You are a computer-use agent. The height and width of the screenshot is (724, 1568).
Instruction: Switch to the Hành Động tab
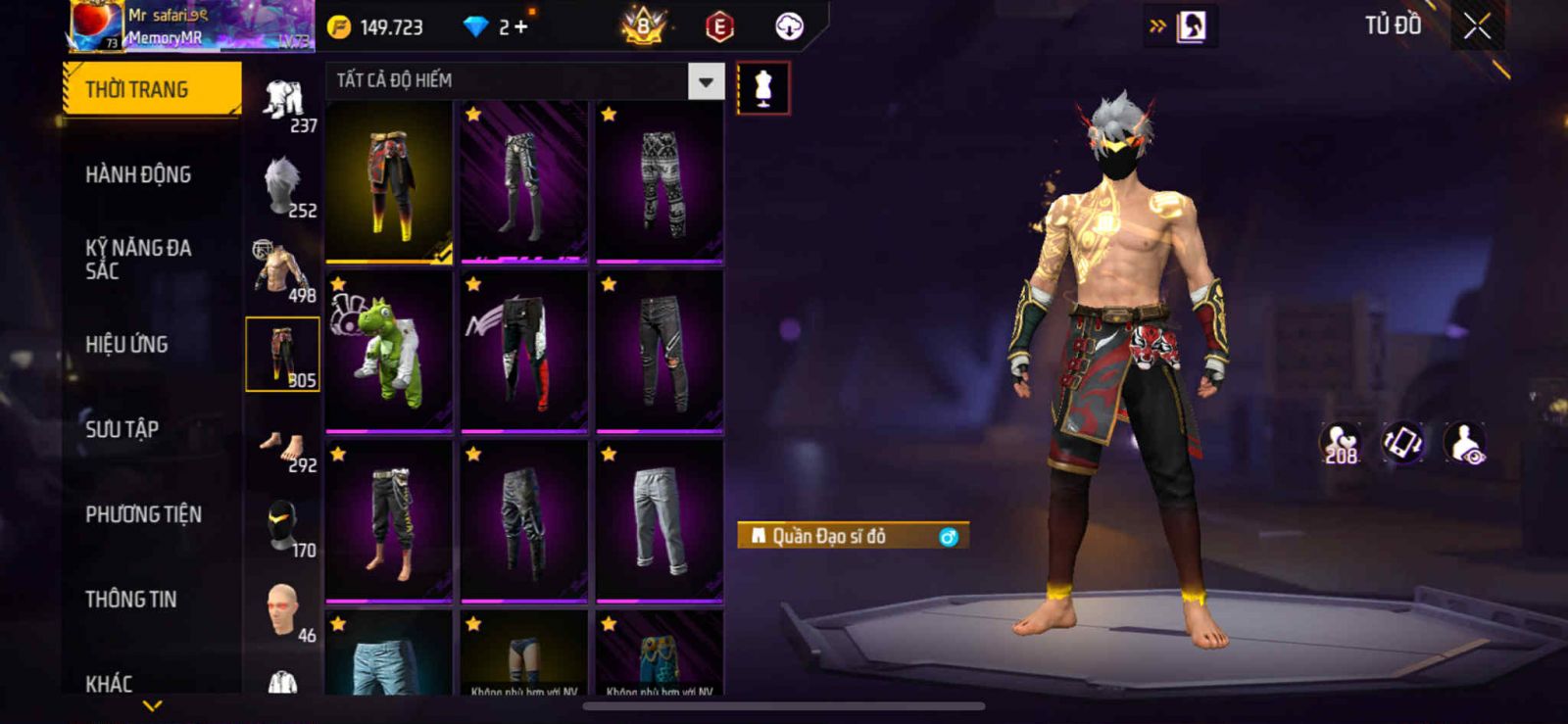138,174
